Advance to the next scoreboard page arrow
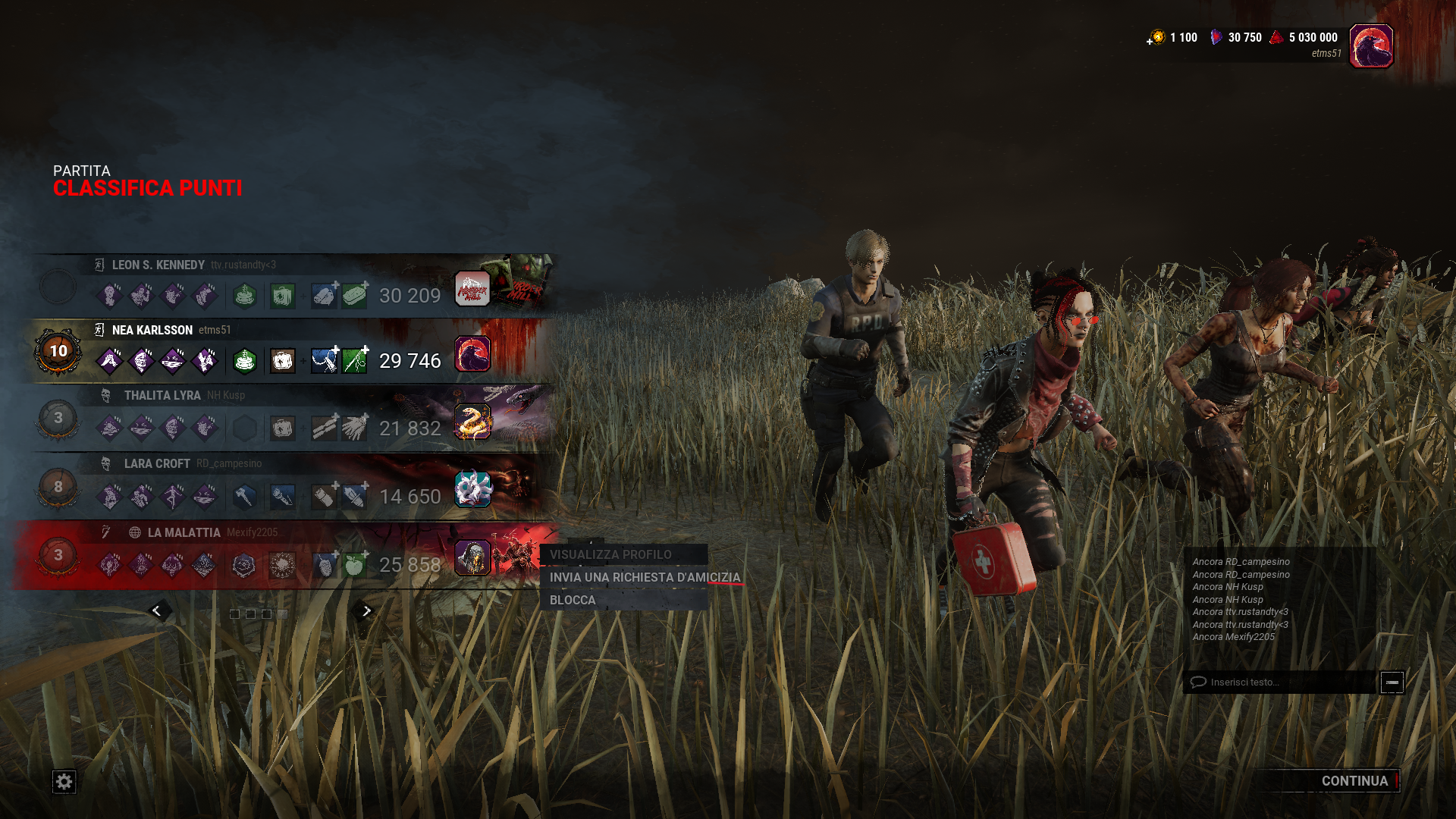The image size is (1456, 819). pyautogui.click(x=365, y=610)
